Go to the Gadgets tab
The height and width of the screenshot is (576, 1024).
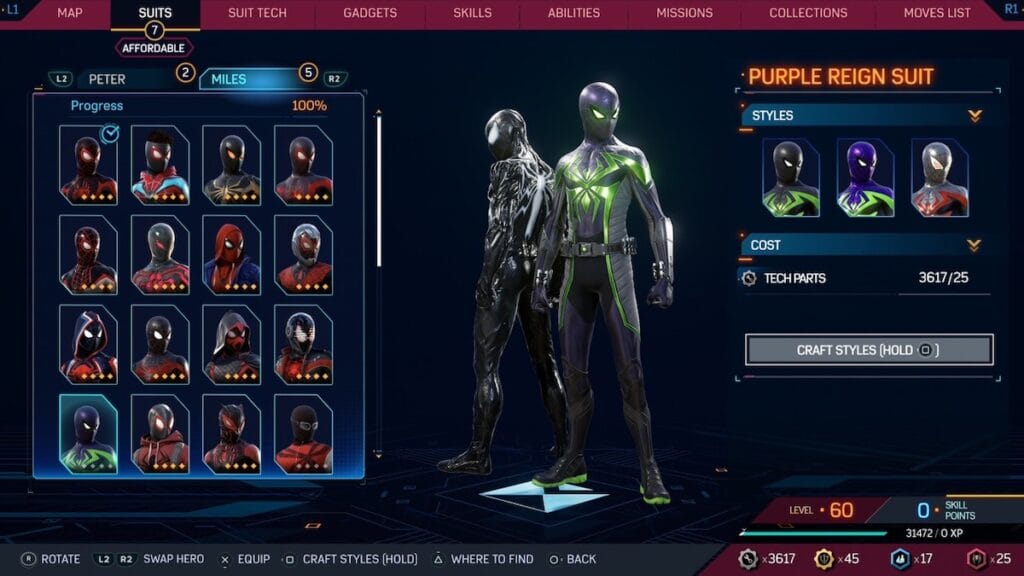click(x=369, y=13)
